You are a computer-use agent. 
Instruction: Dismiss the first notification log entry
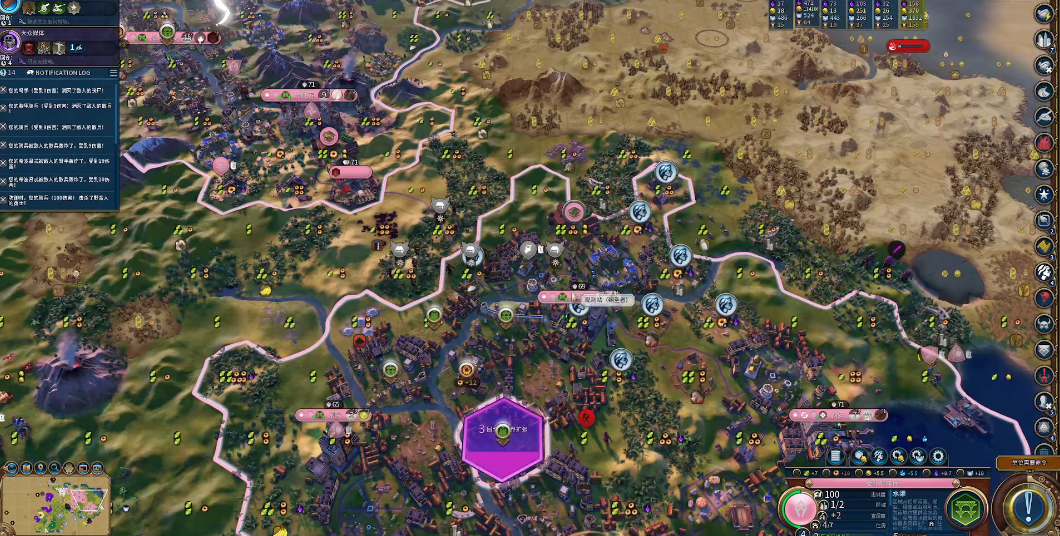click(x=5, y=90)
